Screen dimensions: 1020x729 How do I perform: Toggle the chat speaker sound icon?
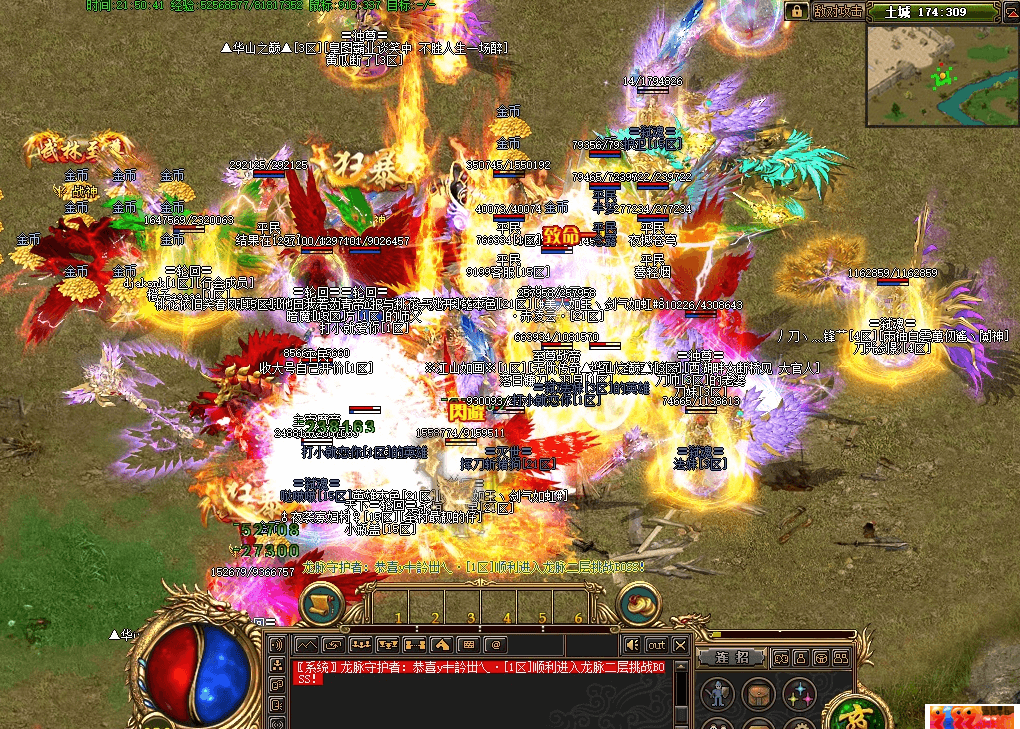tap(632, 645)
